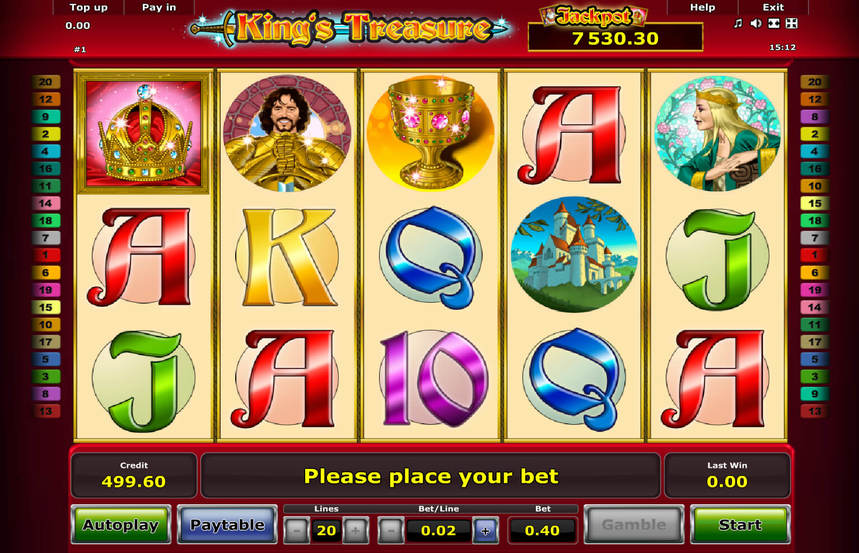Choose the Pay in menu entry
This screenshot has width=859, height=553.
(159, 7)
